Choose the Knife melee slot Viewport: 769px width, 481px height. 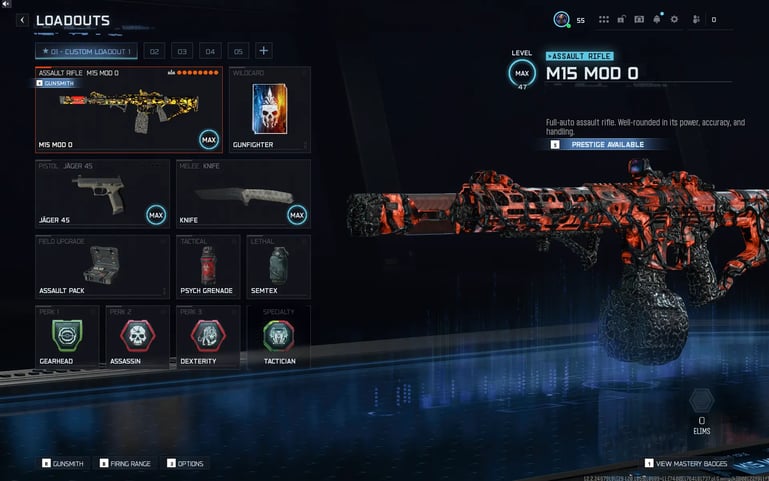(x=243, y=194)
